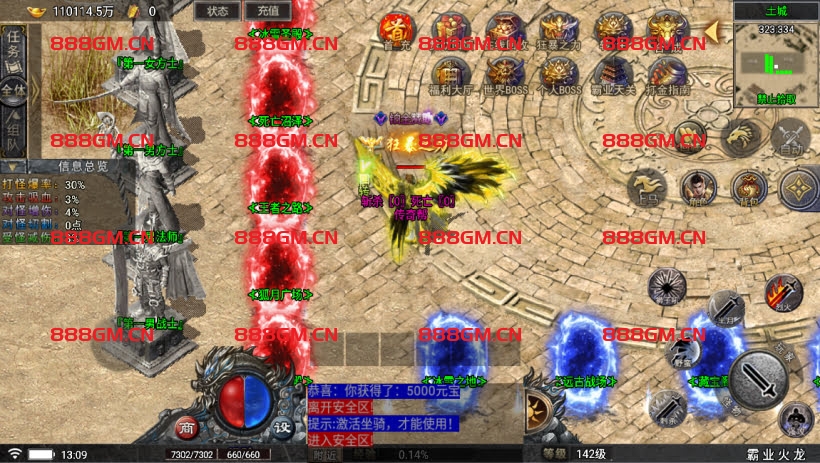Image resolution: width=820 pixels, height=463 pixels.
Task: Open the 设 settings button
Action: [283, 426]
